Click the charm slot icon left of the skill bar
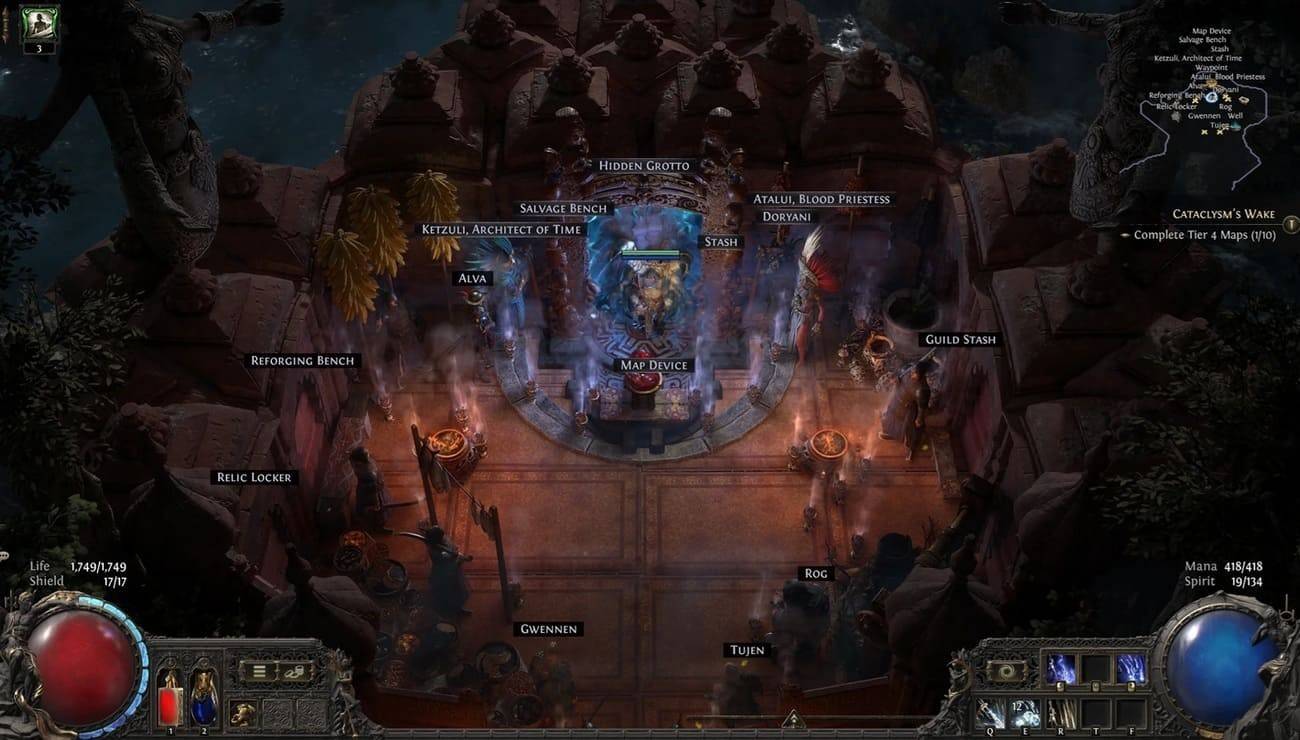 (x=1005, y=670)
